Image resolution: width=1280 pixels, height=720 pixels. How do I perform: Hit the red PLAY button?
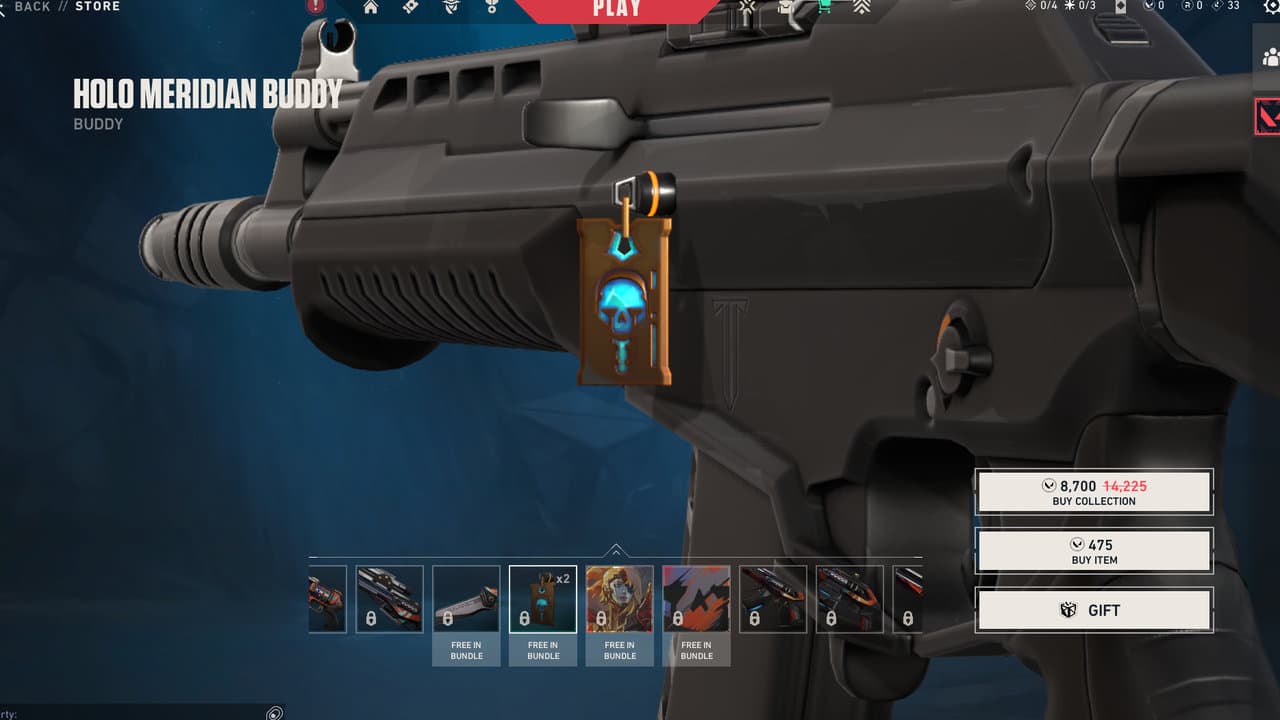coord(617,9)
